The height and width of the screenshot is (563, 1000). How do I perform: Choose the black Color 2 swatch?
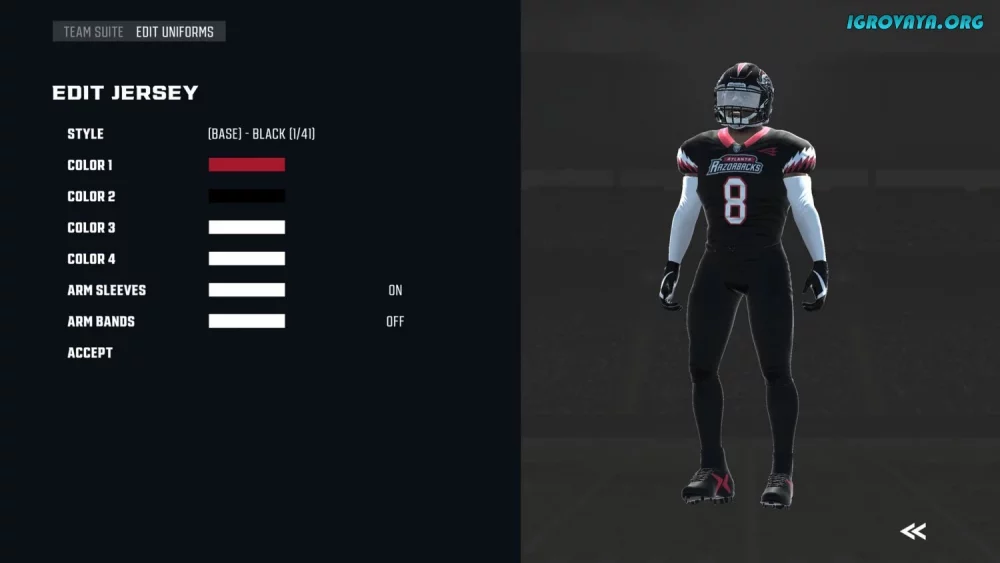pos(247,196)
